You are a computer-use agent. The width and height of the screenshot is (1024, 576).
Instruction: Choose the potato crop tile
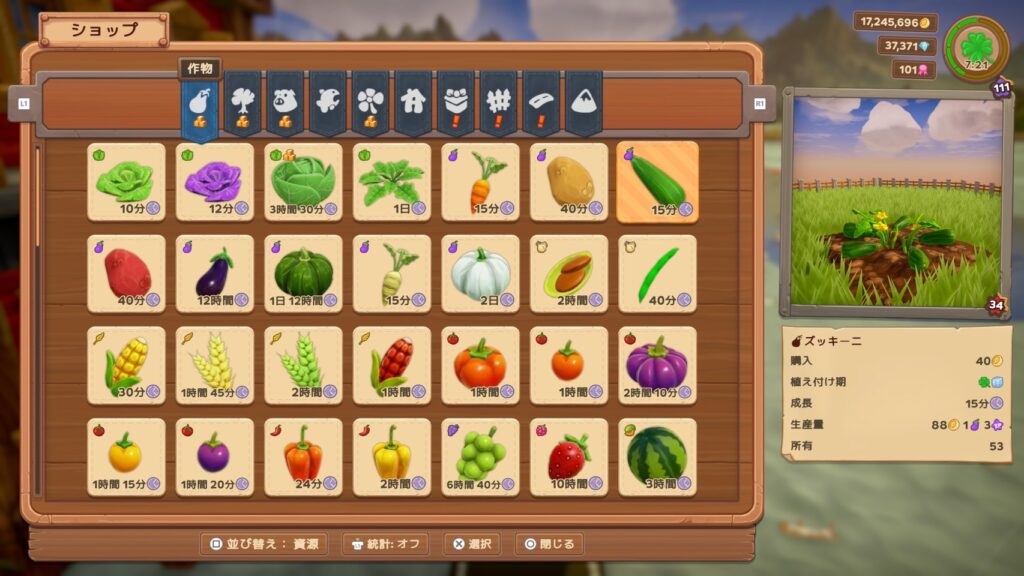pos(569,181)
